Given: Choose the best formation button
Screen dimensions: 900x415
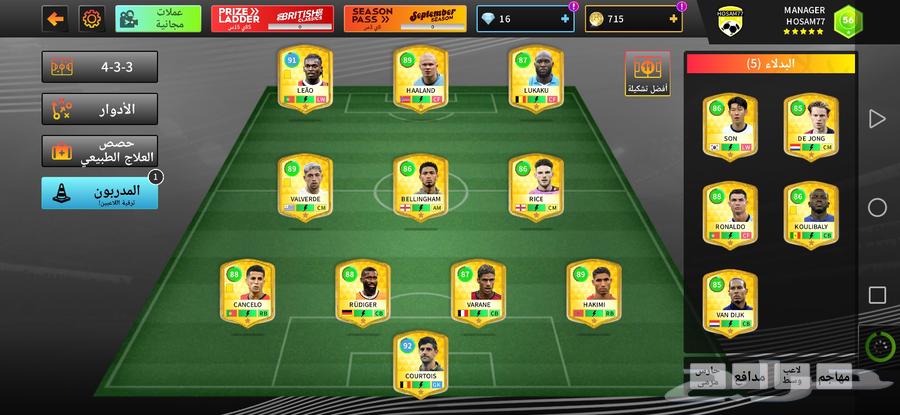Looking at the screenshot, I should [x=649, y=73].
